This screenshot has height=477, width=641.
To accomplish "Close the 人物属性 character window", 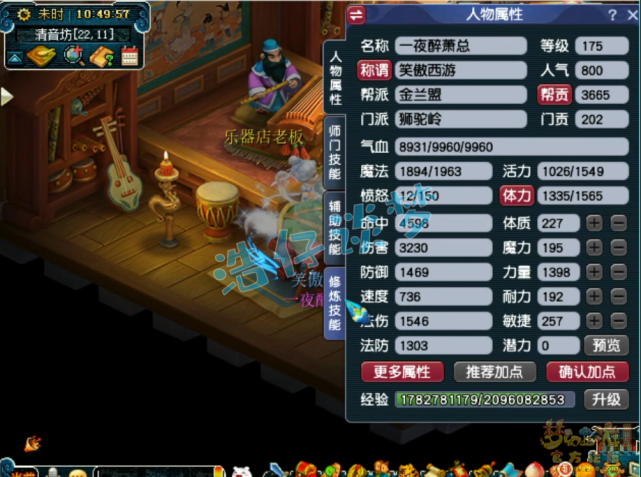I will pos(629,14).
